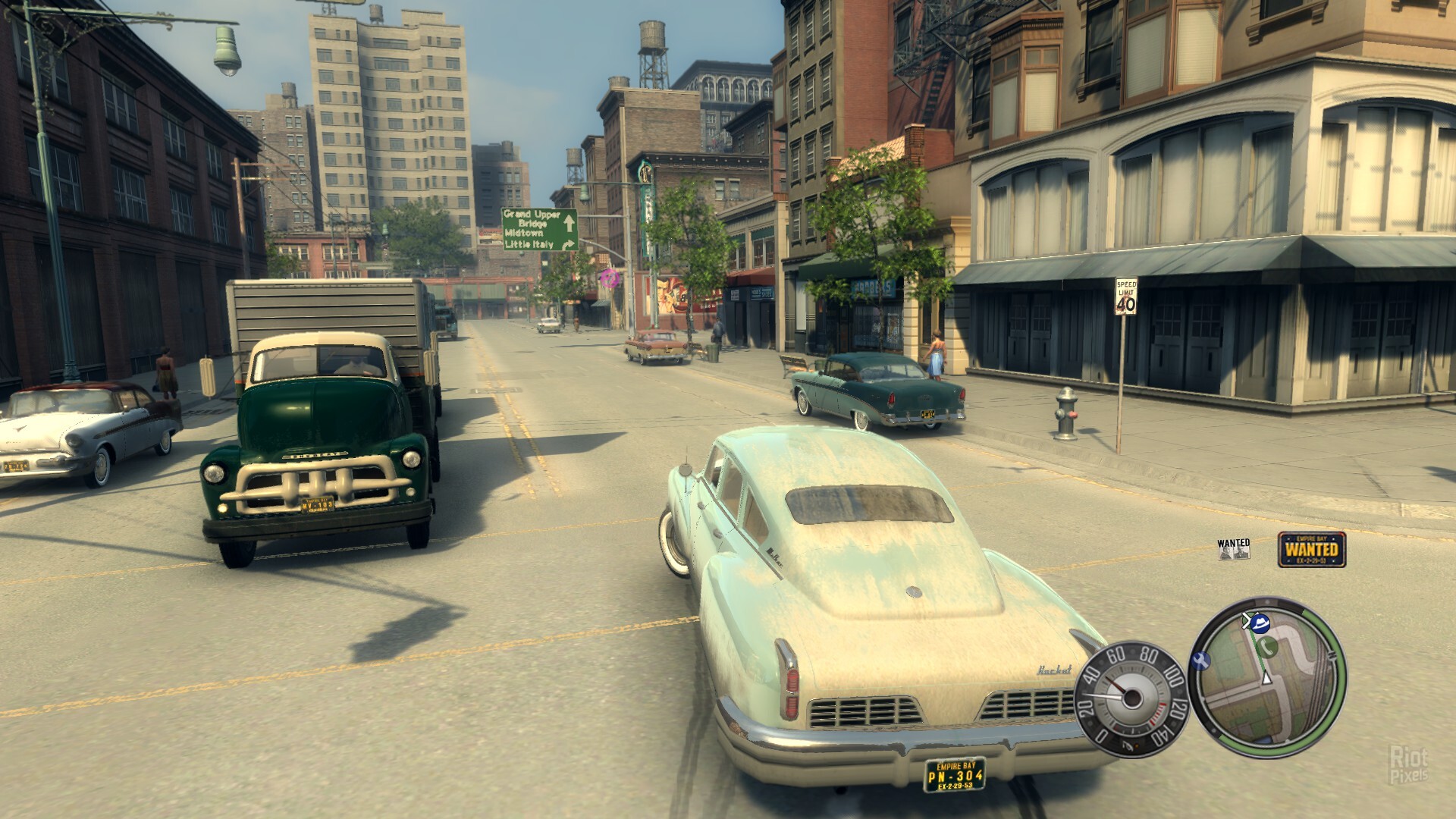Select the blue wrench repair shop marker
The width and height of the screenshot is (1456, 819).
(1200, 661)
